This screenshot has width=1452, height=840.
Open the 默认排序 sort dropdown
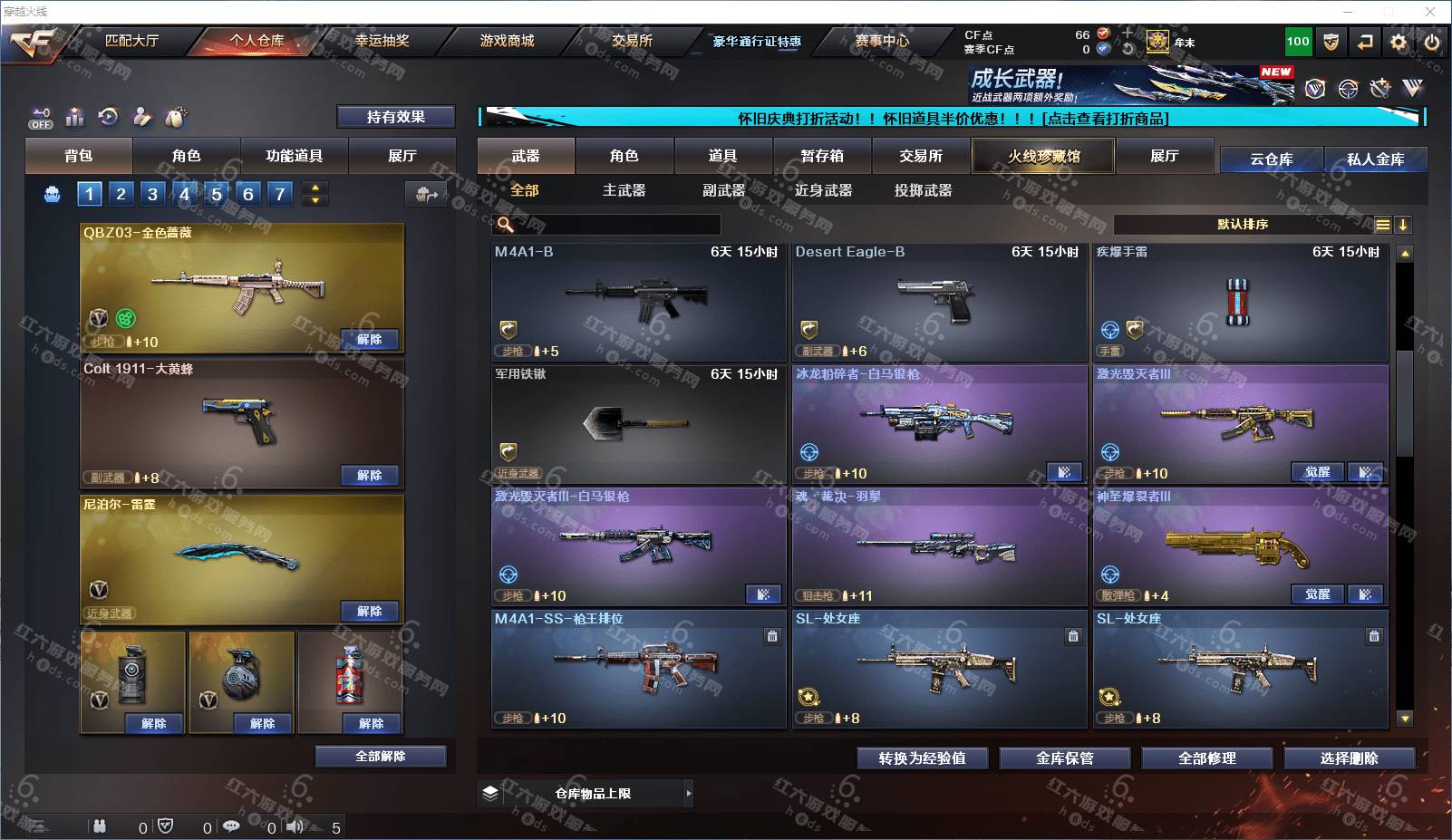click(1243, 225)
